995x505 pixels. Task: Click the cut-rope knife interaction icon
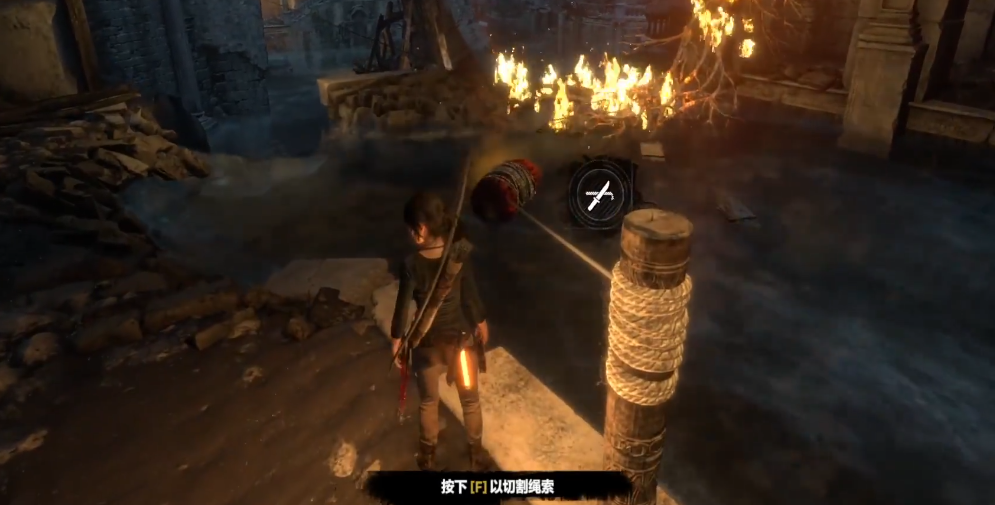tap(601, 193)
